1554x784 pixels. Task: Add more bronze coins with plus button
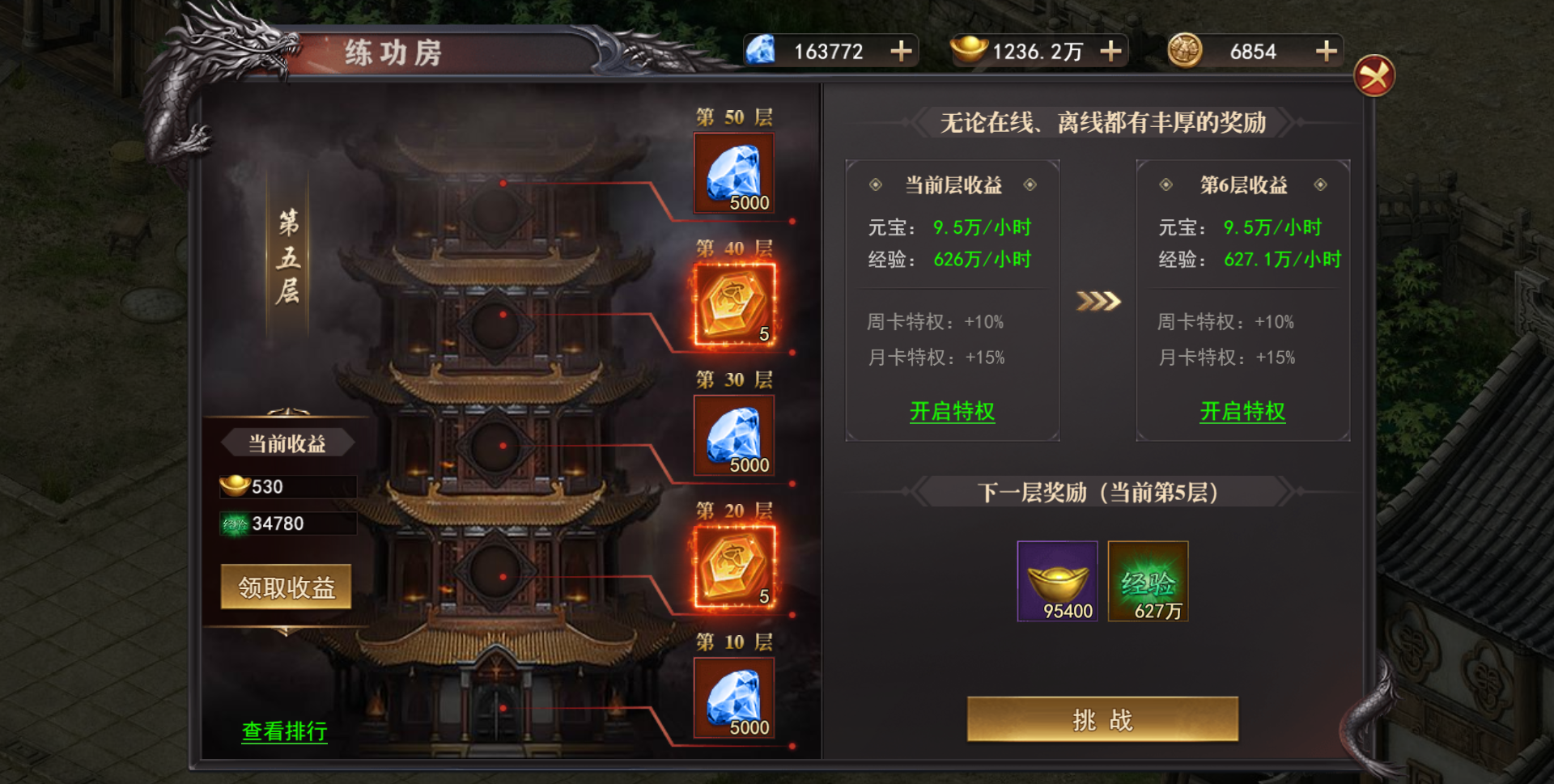[x=1326, y=52]
